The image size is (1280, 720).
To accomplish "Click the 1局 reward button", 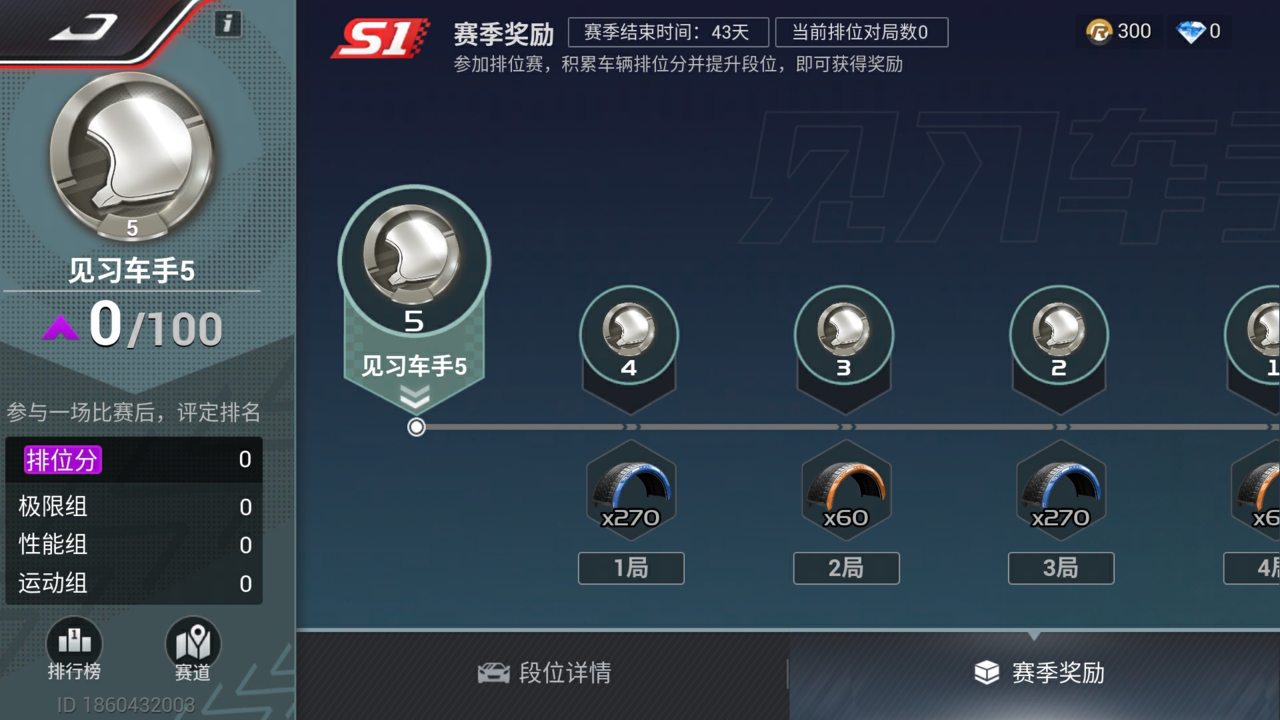I will [x=631, y=568].
